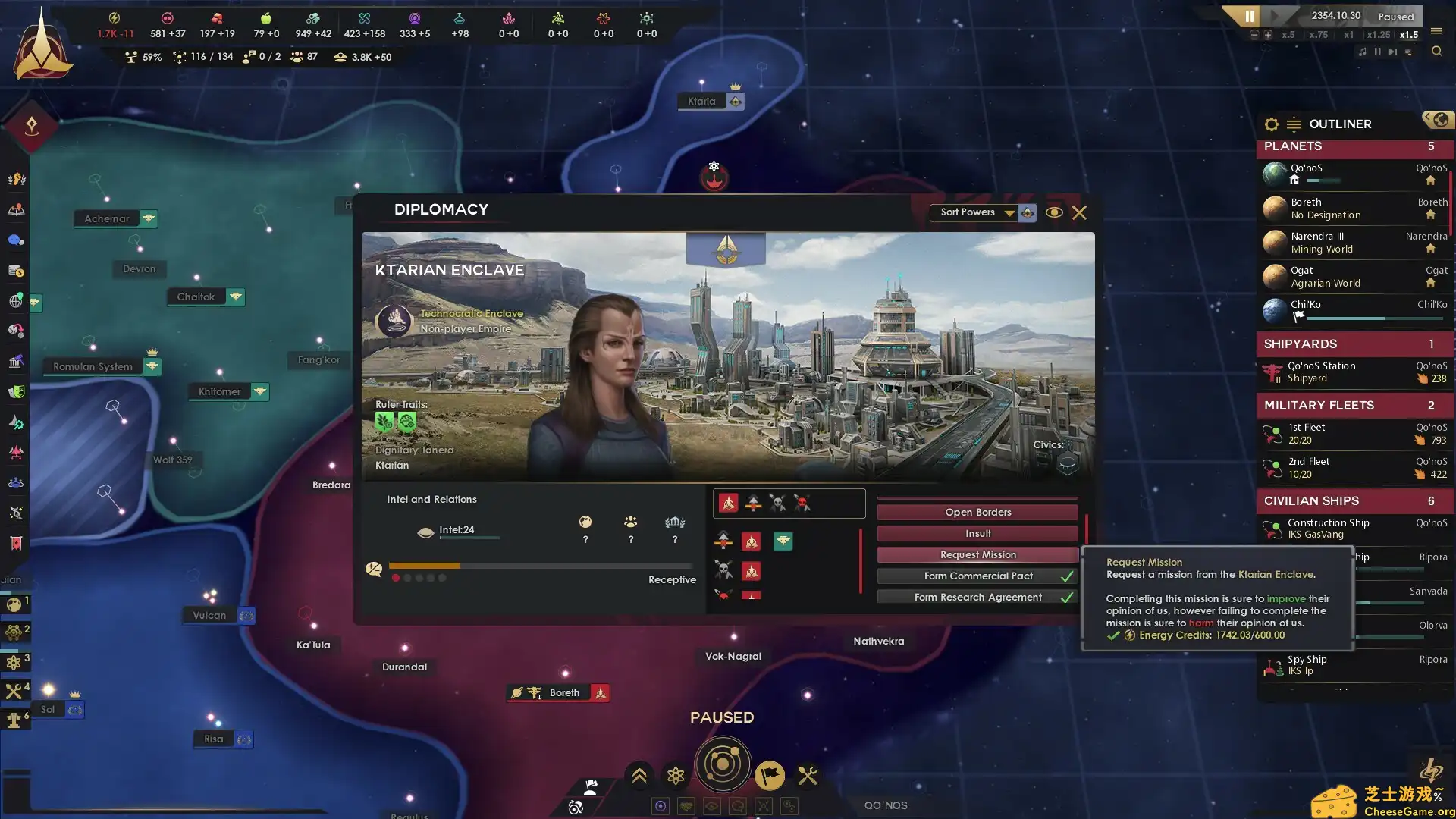Insult the Ktarian Enclave
Screen dimensions: 1456x819
click(977, 534)
